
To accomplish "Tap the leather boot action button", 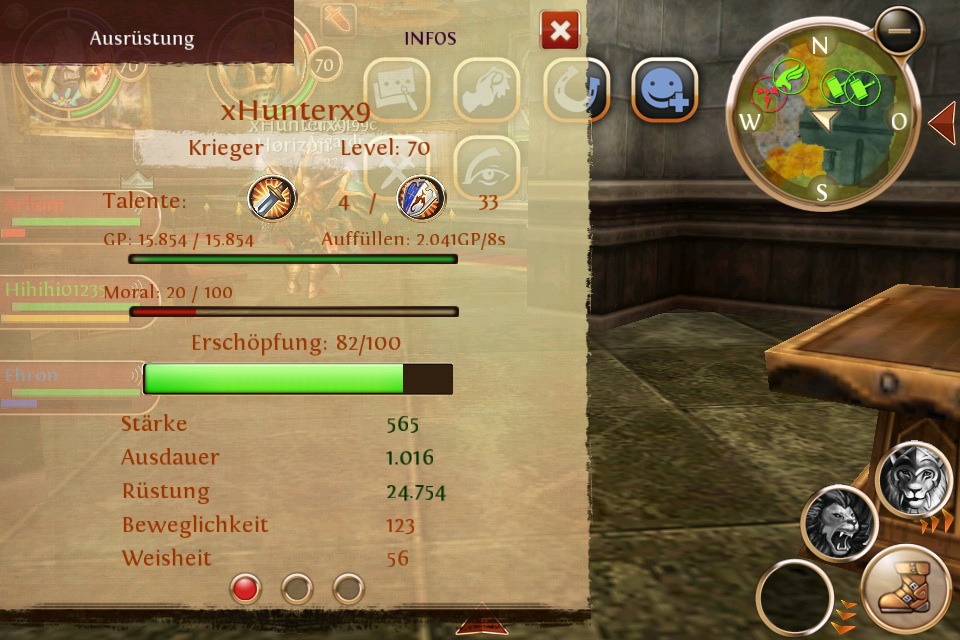I will (x=905, y=592).
